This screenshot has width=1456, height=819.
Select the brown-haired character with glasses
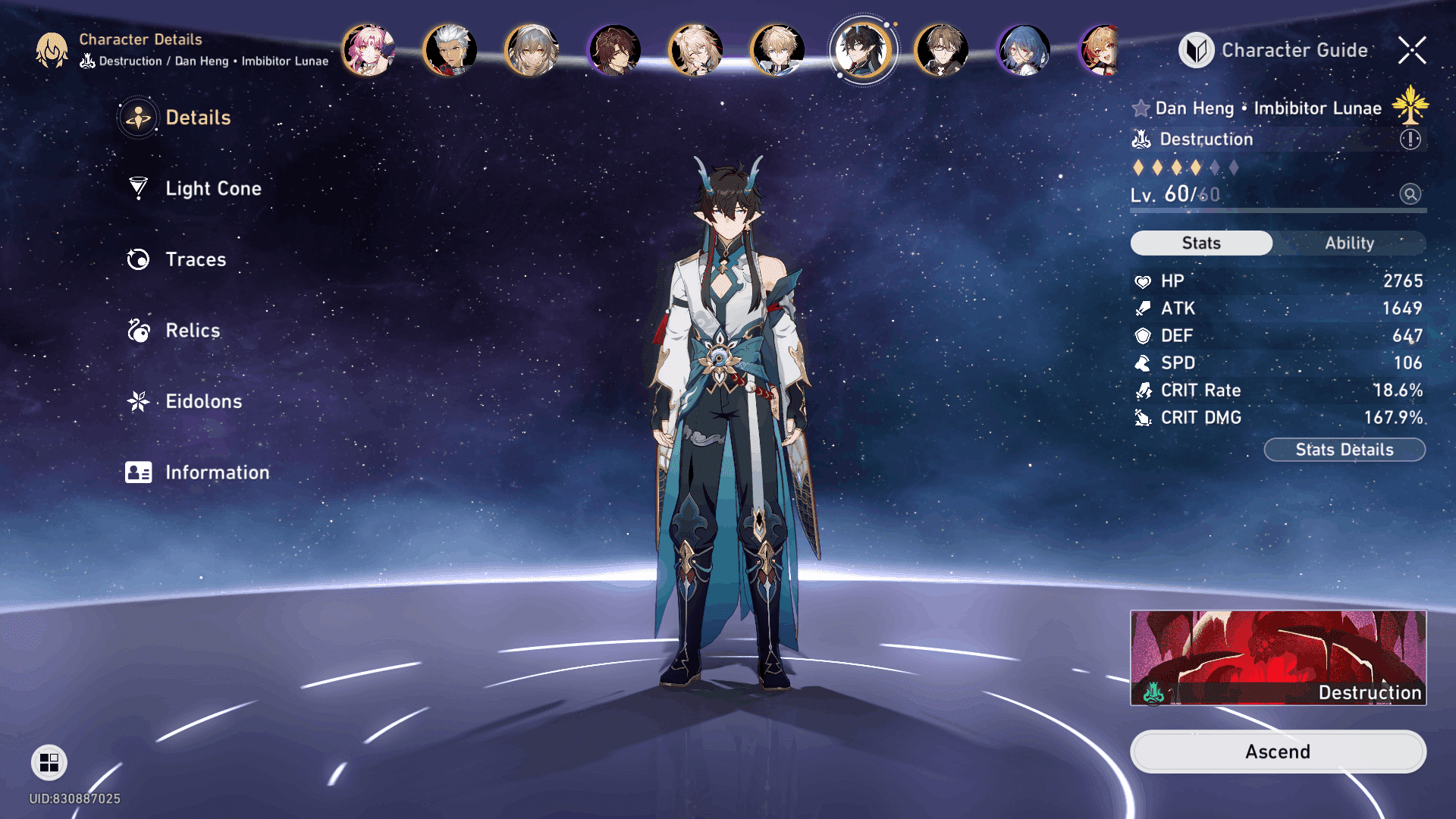pos(942,50)
